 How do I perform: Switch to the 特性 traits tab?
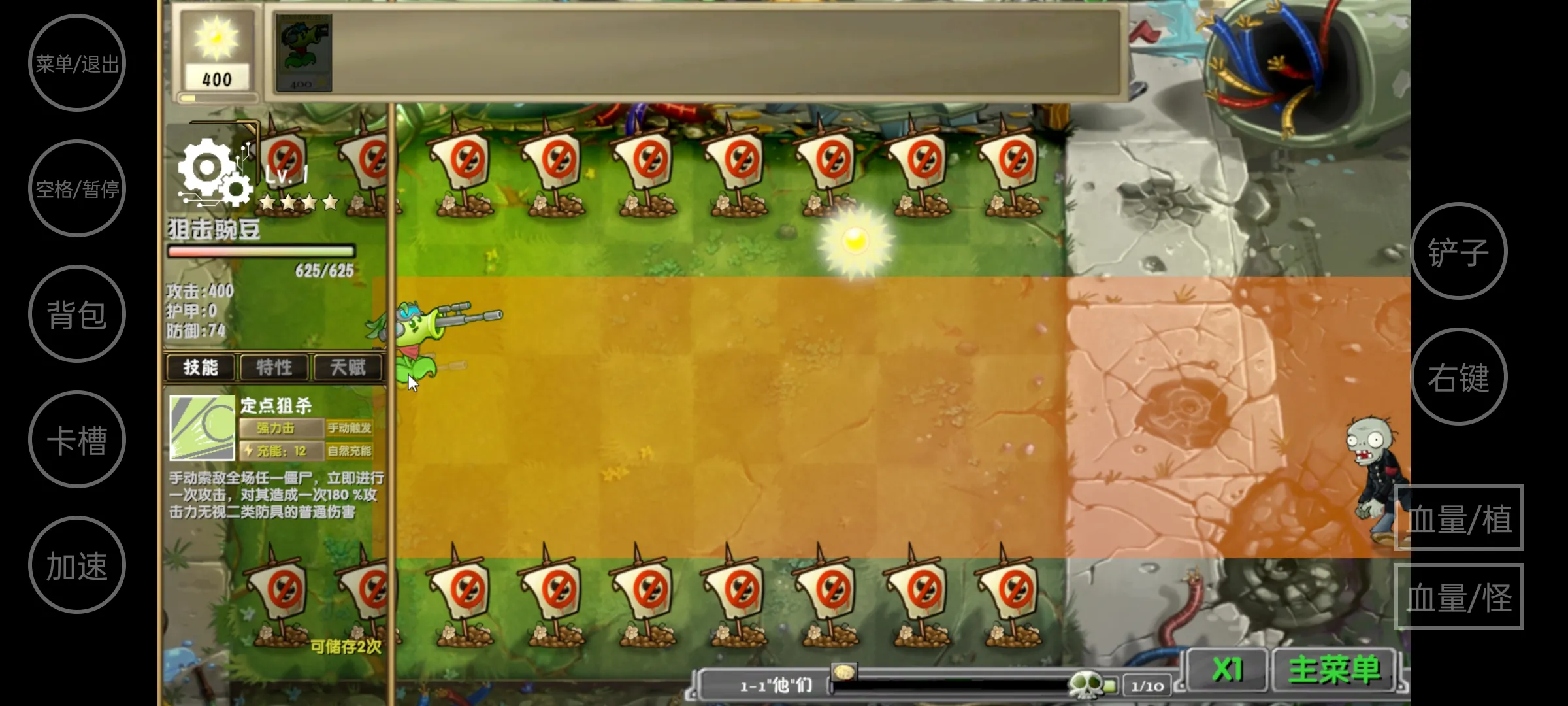pos(274,367)
